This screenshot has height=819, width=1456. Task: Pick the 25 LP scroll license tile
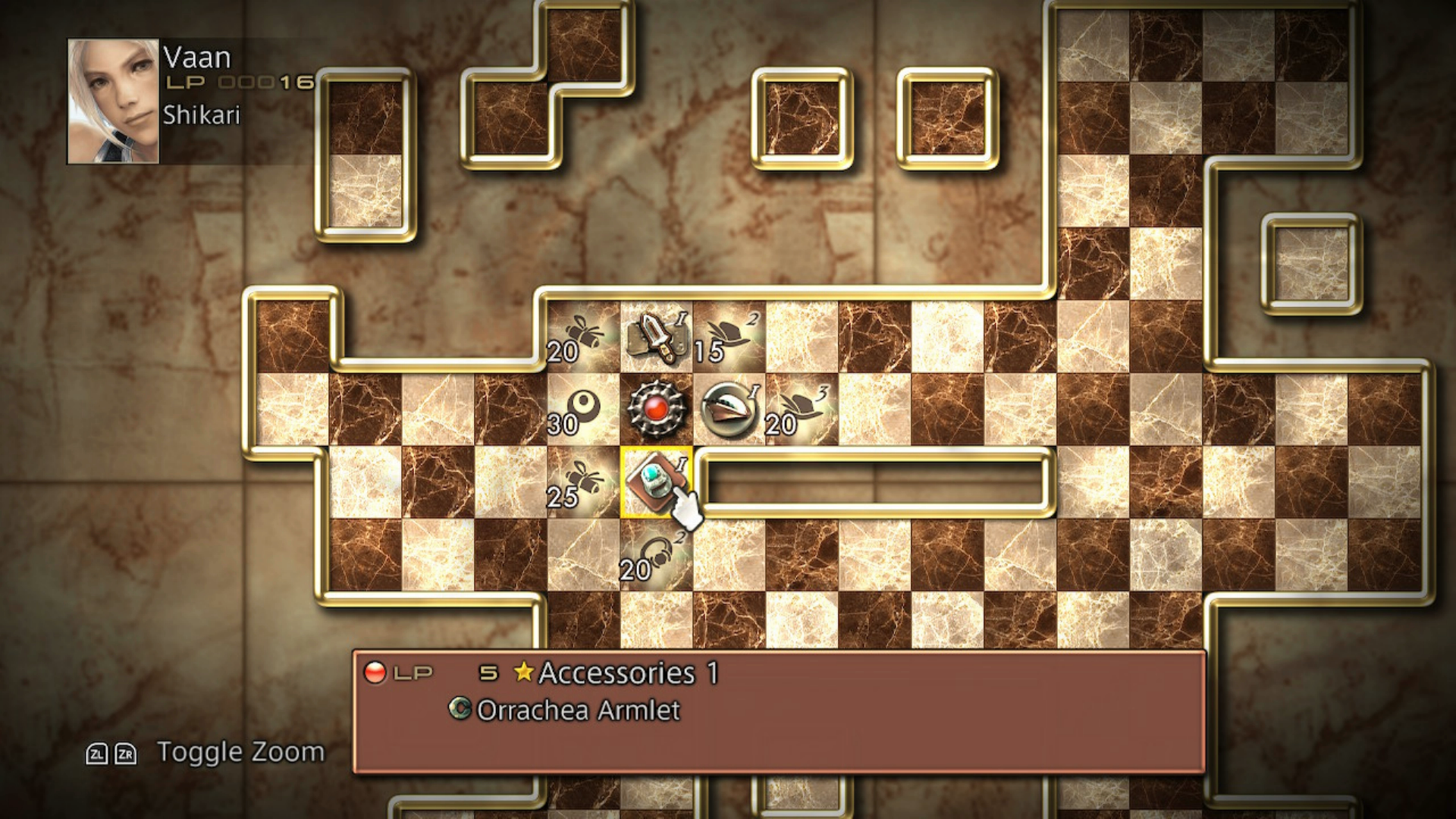(583, 482)
